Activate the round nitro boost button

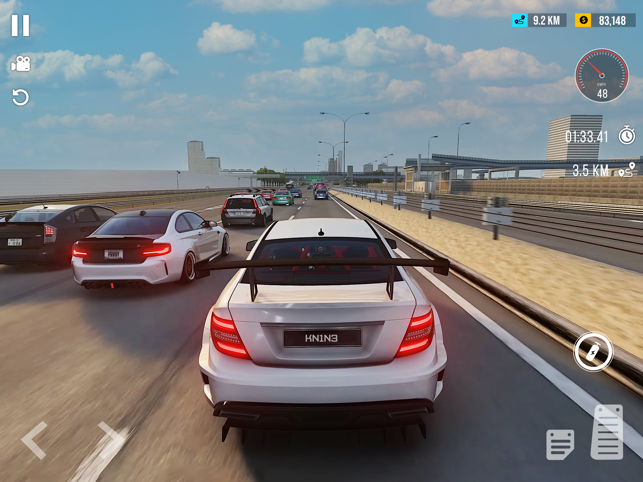tap(593, 352)
